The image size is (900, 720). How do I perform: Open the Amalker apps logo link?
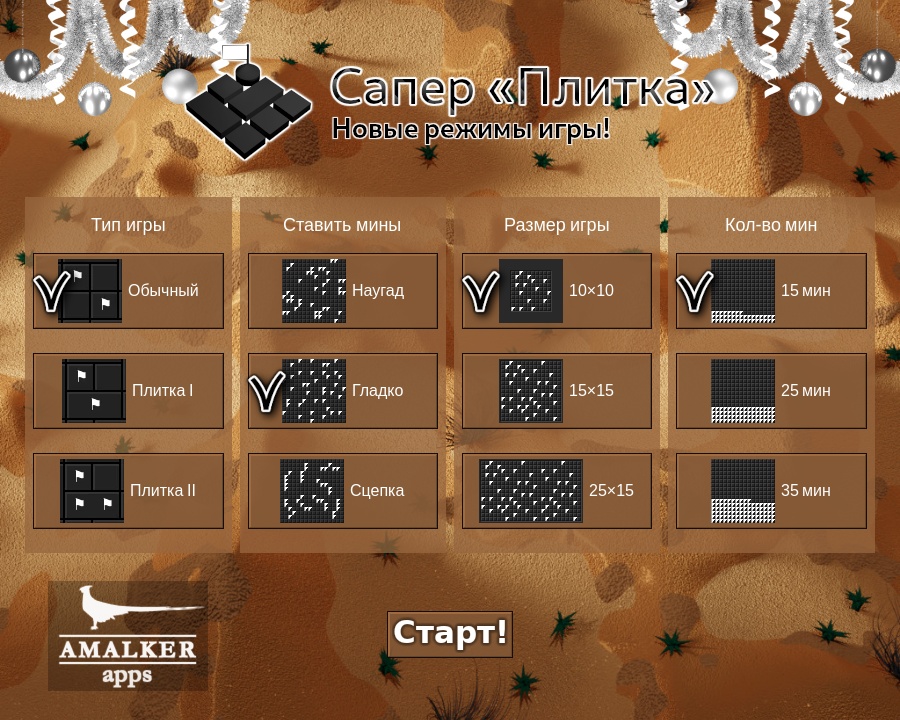128,636
